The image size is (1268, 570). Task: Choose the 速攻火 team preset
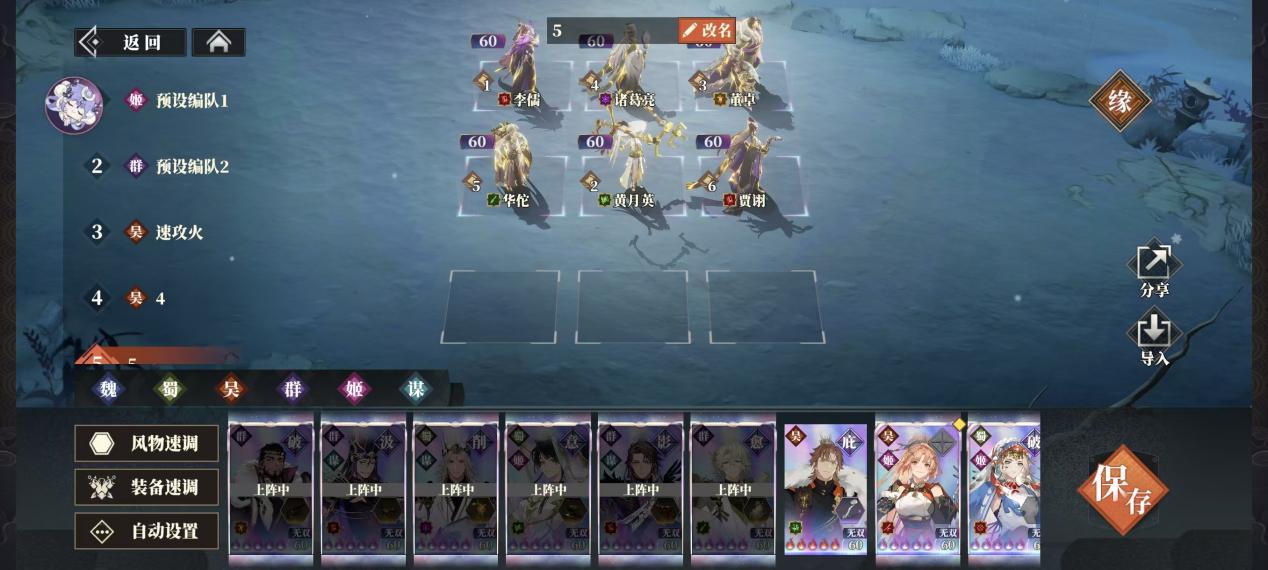[x=178, y=232]
